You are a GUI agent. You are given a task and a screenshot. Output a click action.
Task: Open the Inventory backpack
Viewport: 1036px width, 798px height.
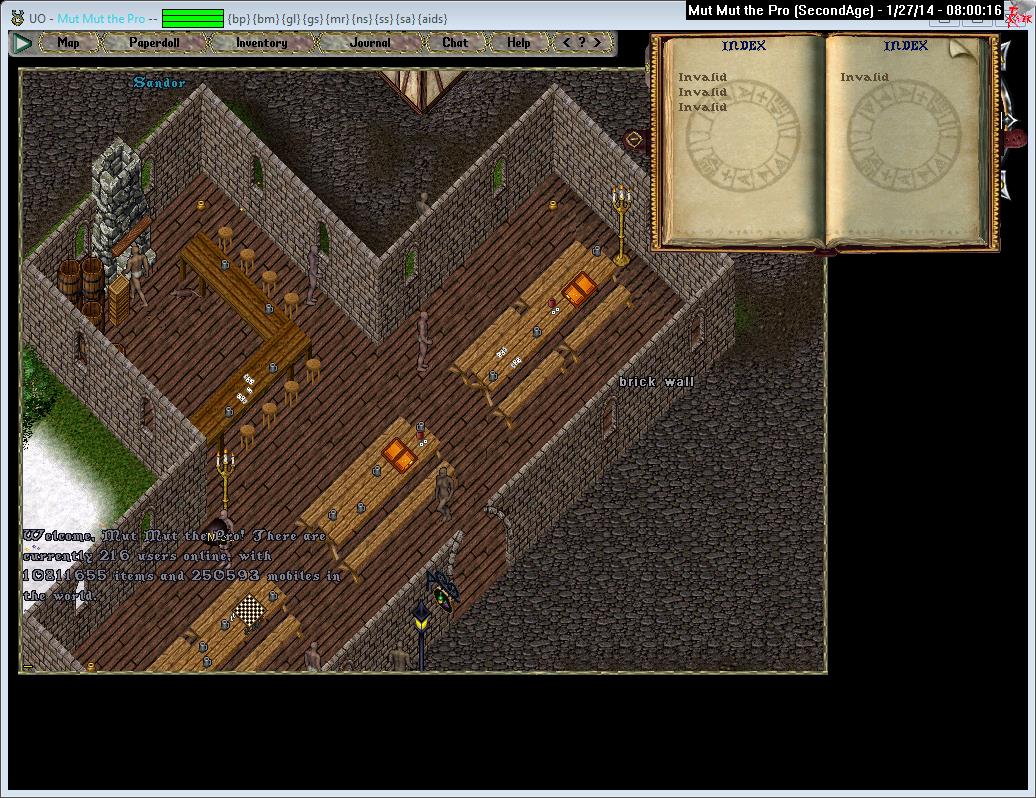coord(261,43)
